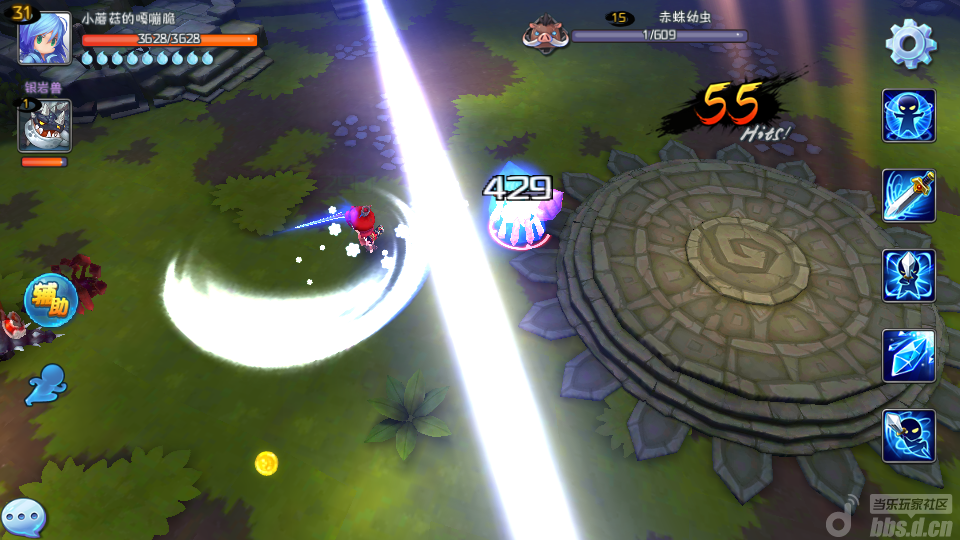The height and width of the screenshot is (540, 960).
Task: Cast the ice crystal skill
Action: [908, 356]
